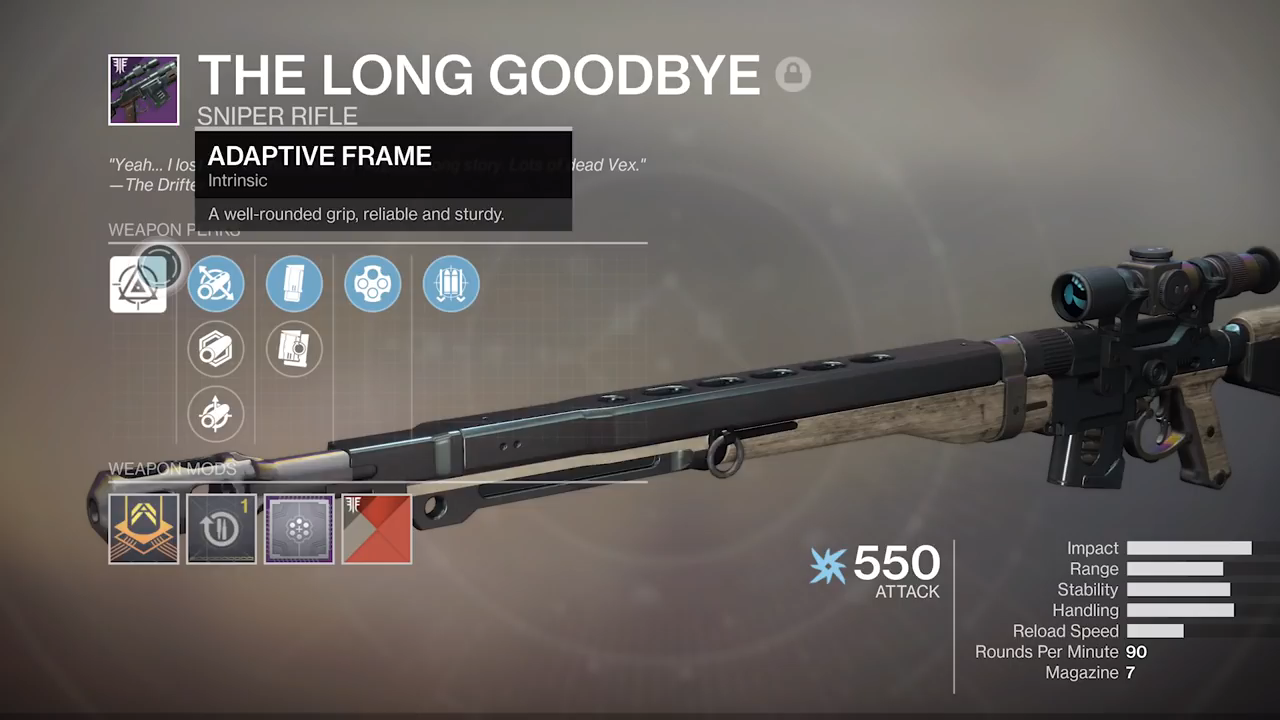Screen dimensions: 1280x720
Task: Click The Long Goodbye weapon thumbnail
Action: (144, 90)
